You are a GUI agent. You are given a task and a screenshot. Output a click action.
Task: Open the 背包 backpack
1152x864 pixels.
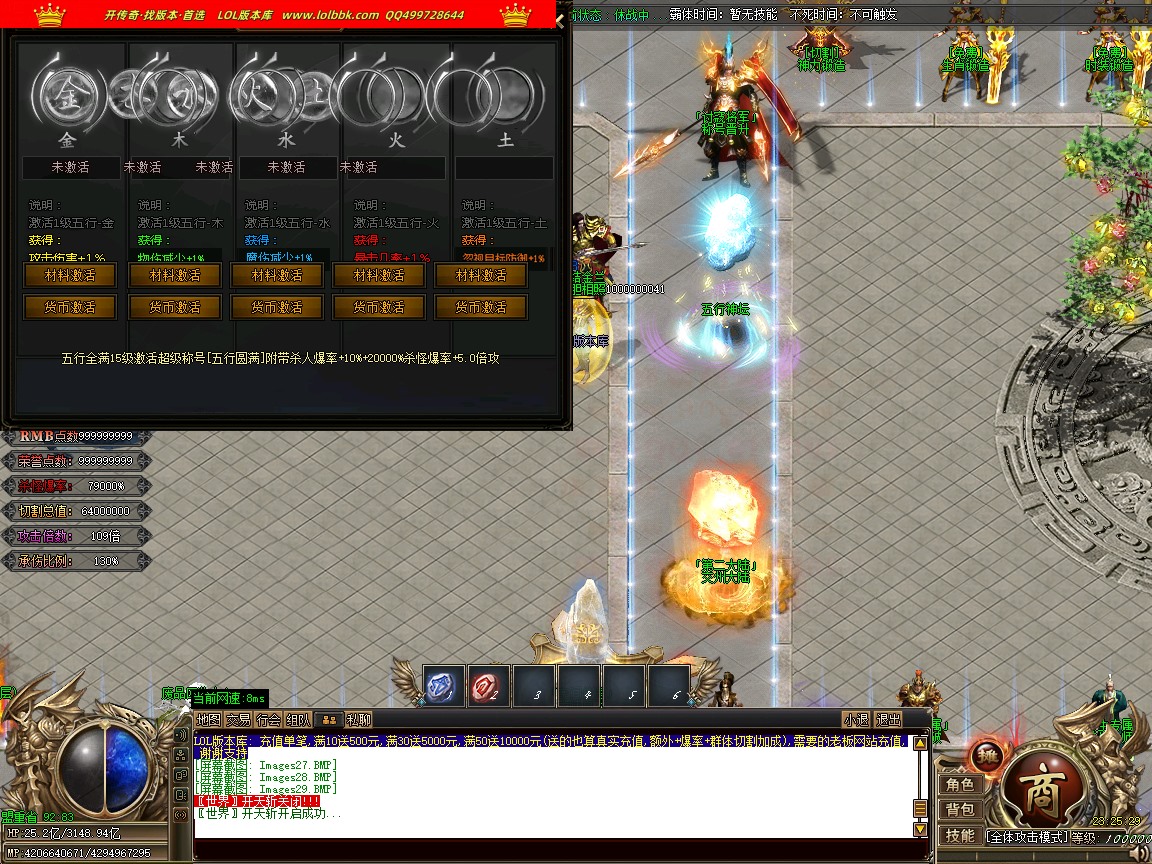pyautogui.click(x=960, y=809)
